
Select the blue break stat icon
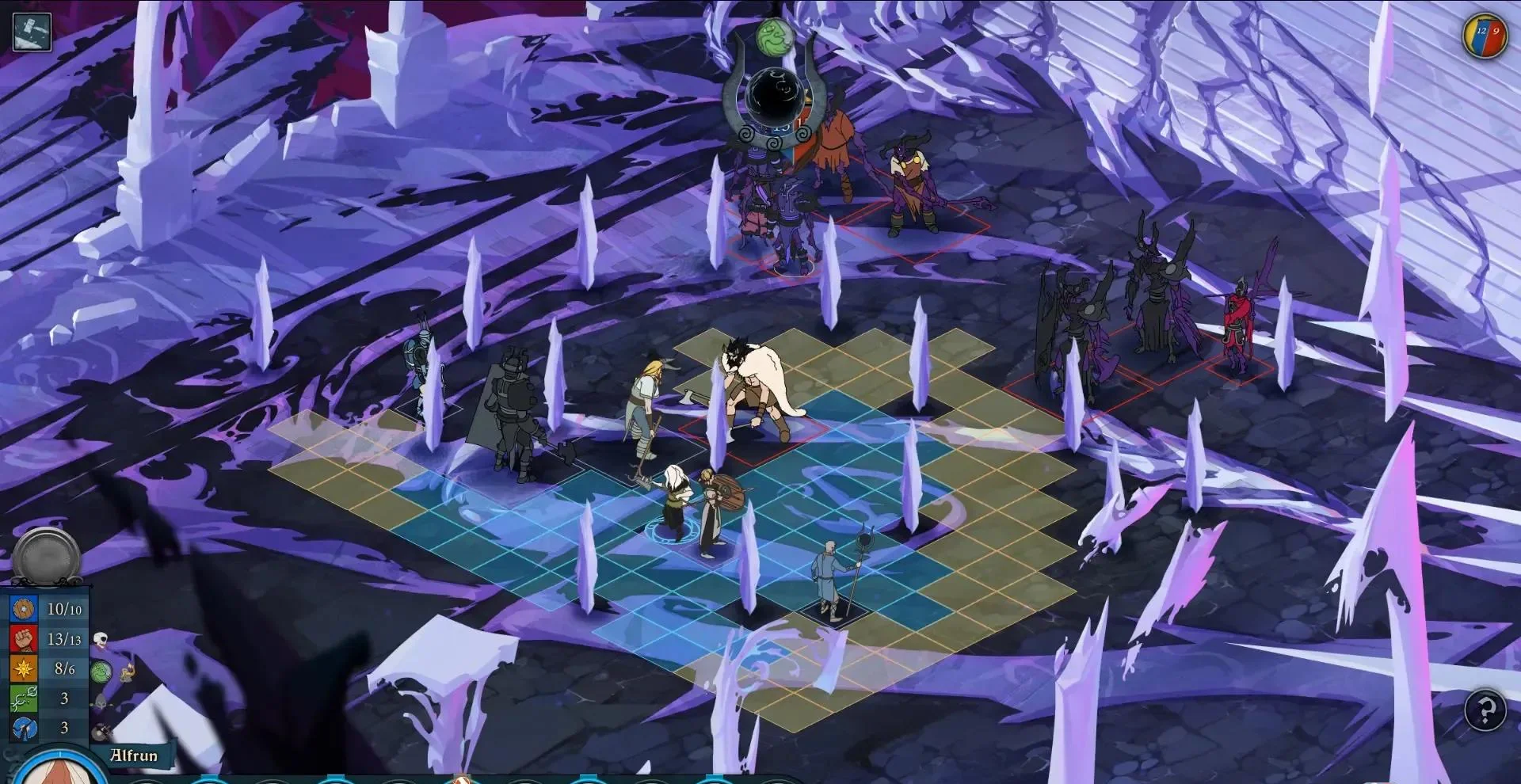pyautogui.click(x=23, y=728)
